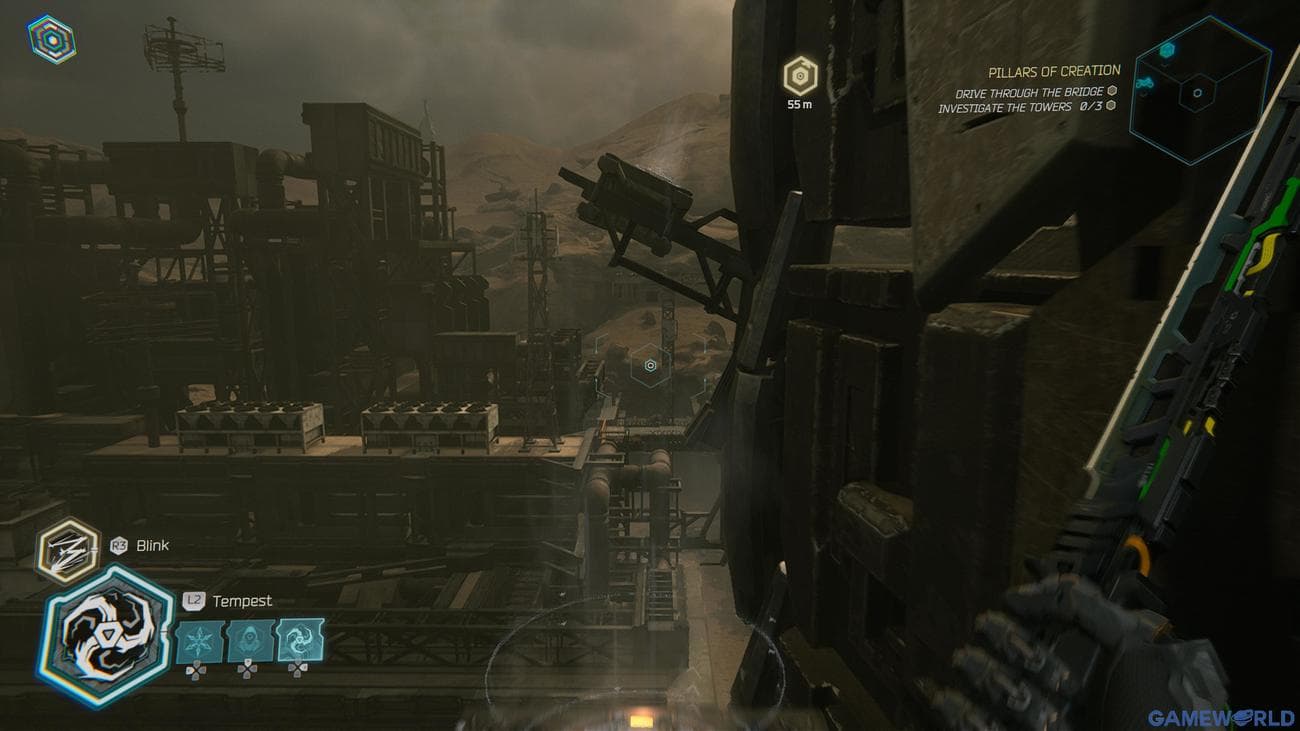Select the Investigate the Towers objective
Screen dimensions: 1300x731
(1019, 107)
